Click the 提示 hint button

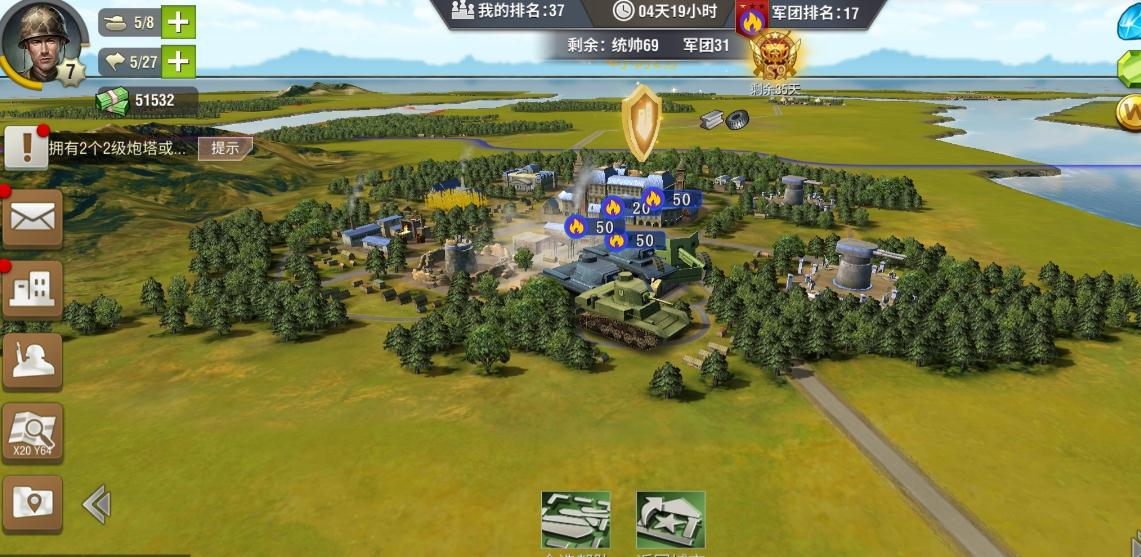coord(225,148)
